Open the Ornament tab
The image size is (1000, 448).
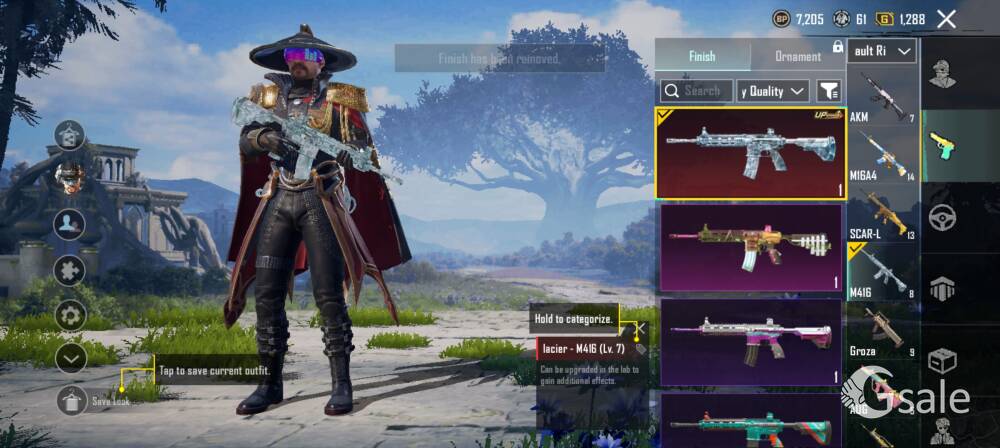click(797, 56)
